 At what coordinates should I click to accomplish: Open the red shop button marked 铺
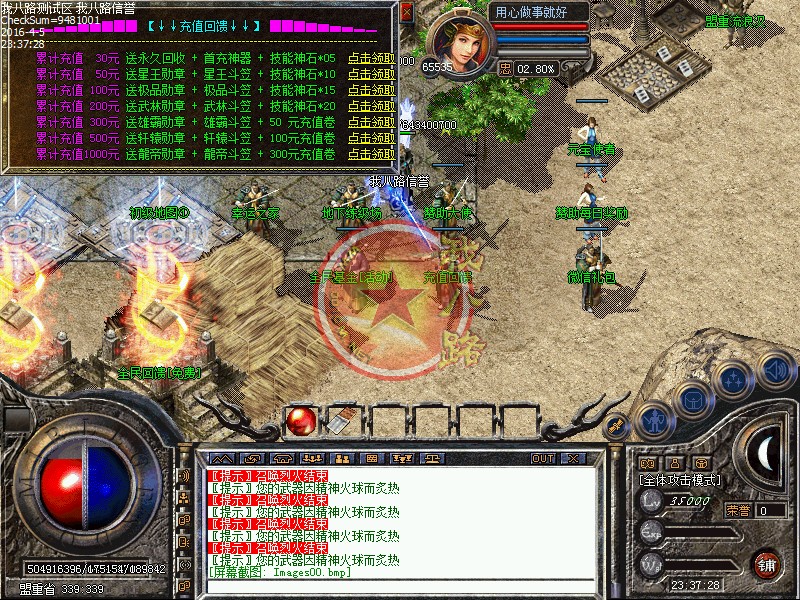[x=766, y=563]
